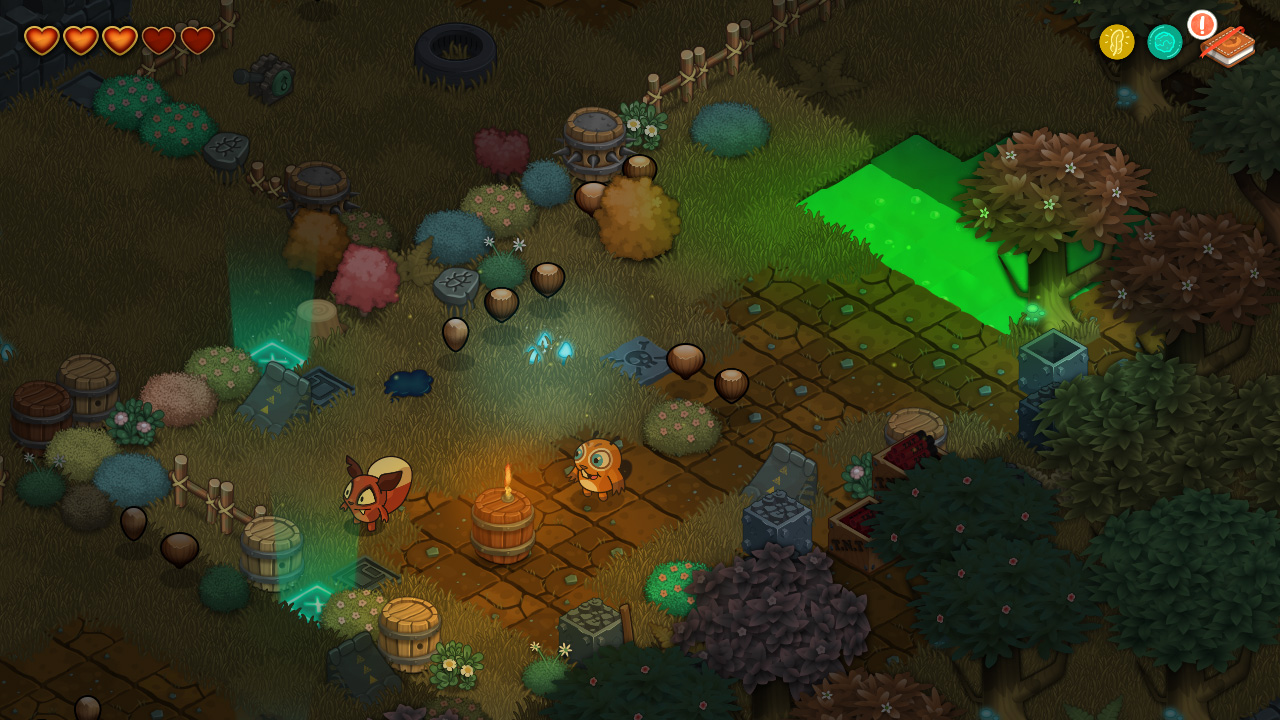Activate the teal orb icon
The width and height of the screenshot is (1280, 720).
click(x=1164, y=42)
